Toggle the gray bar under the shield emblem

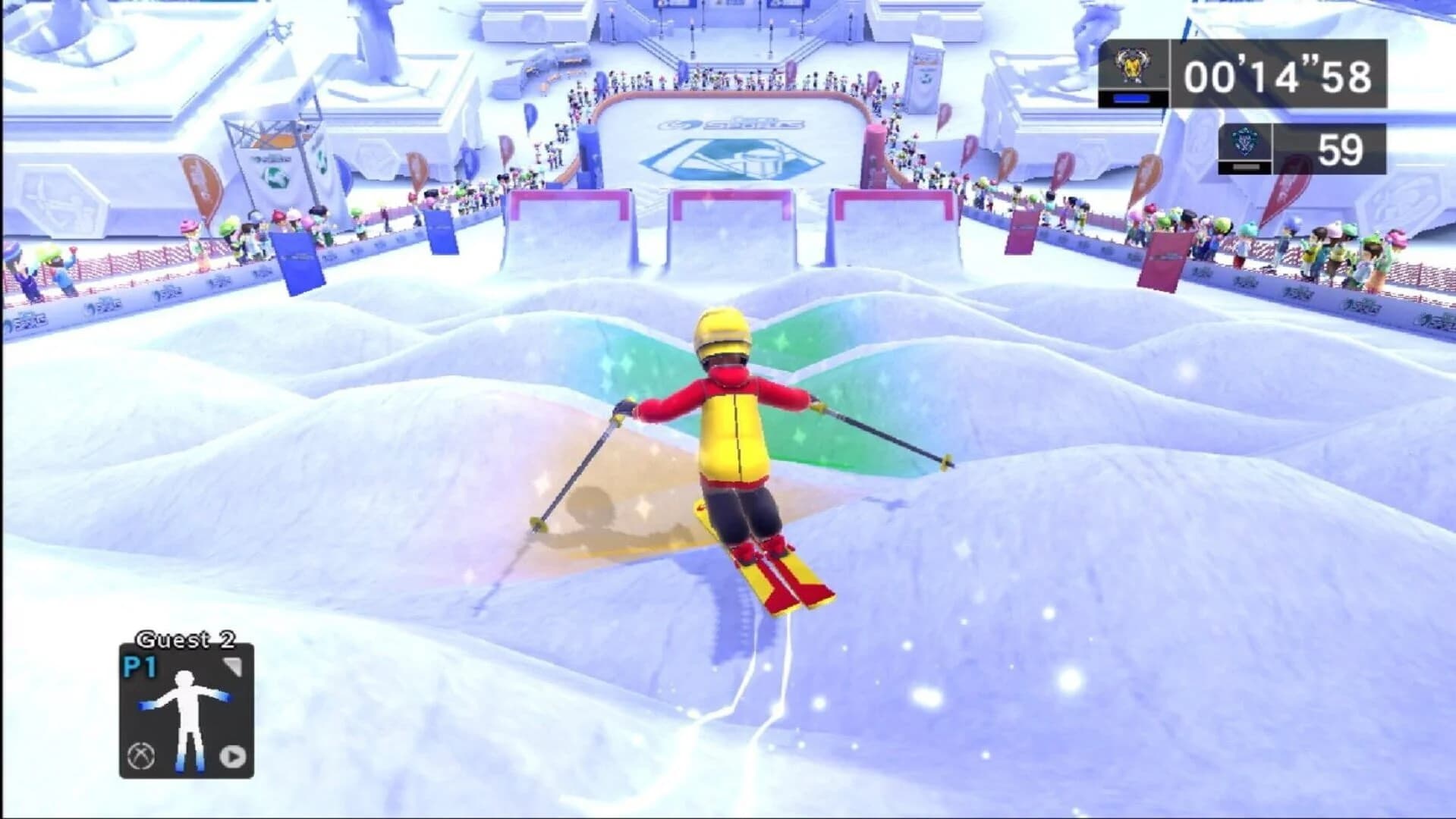tap(1246, 167)
